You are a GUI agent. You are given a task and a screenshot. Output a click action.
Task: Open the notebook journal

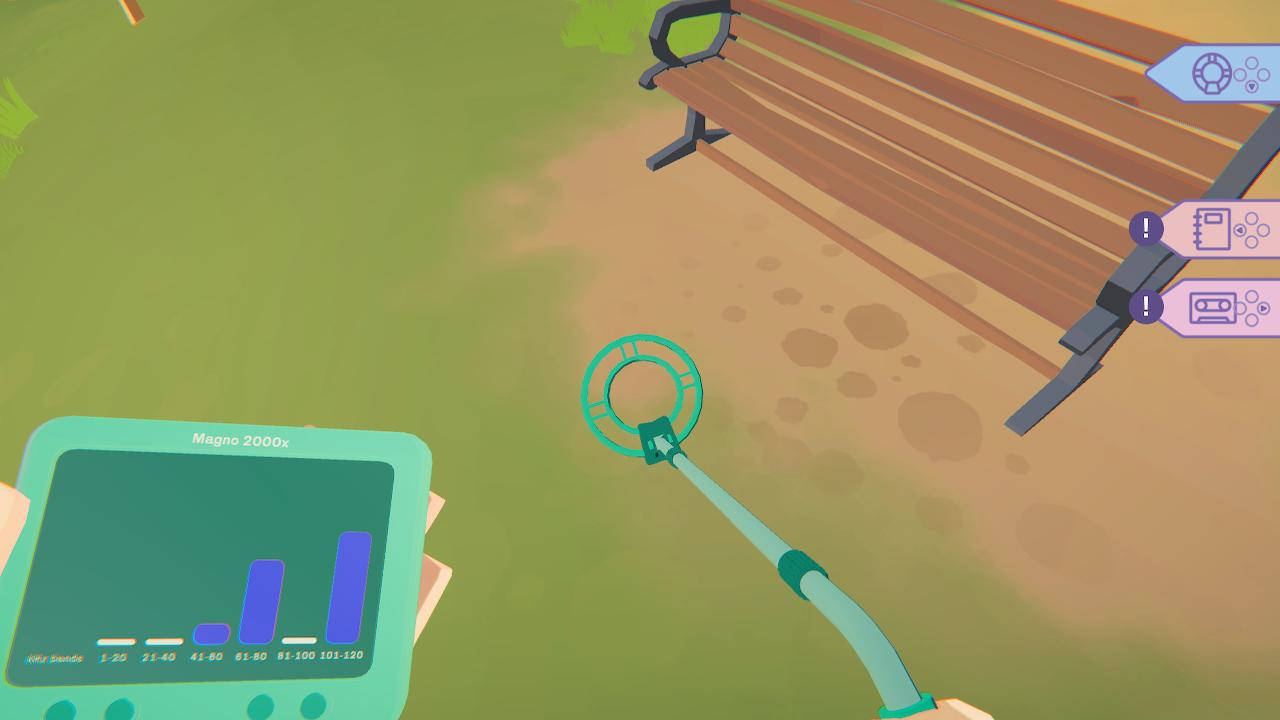(1211, 228)
